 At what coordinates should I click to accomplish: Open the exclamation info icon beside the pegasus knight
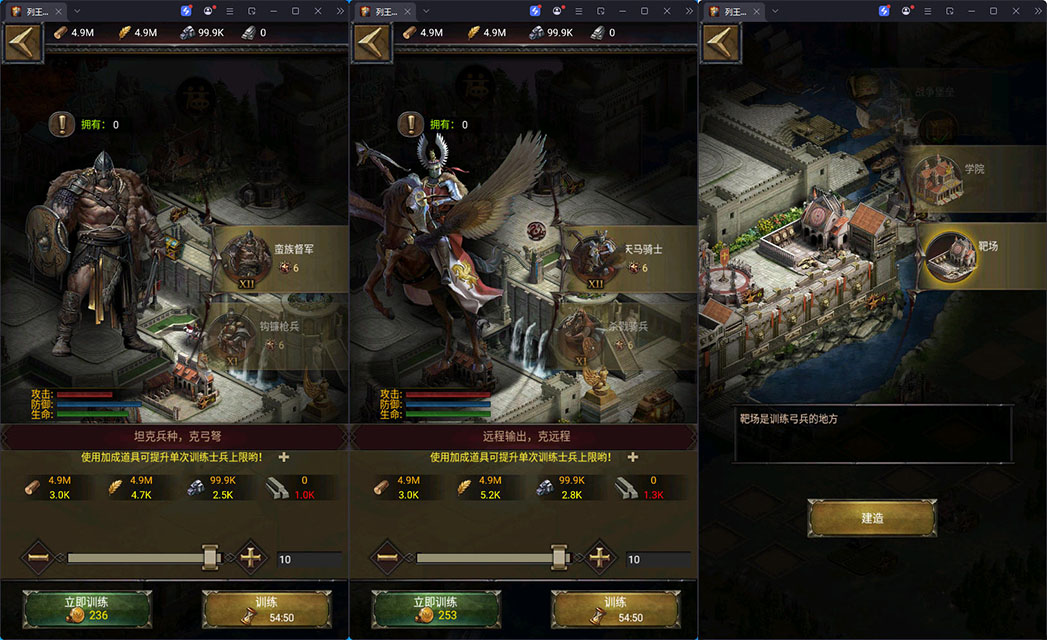point(411,124)
